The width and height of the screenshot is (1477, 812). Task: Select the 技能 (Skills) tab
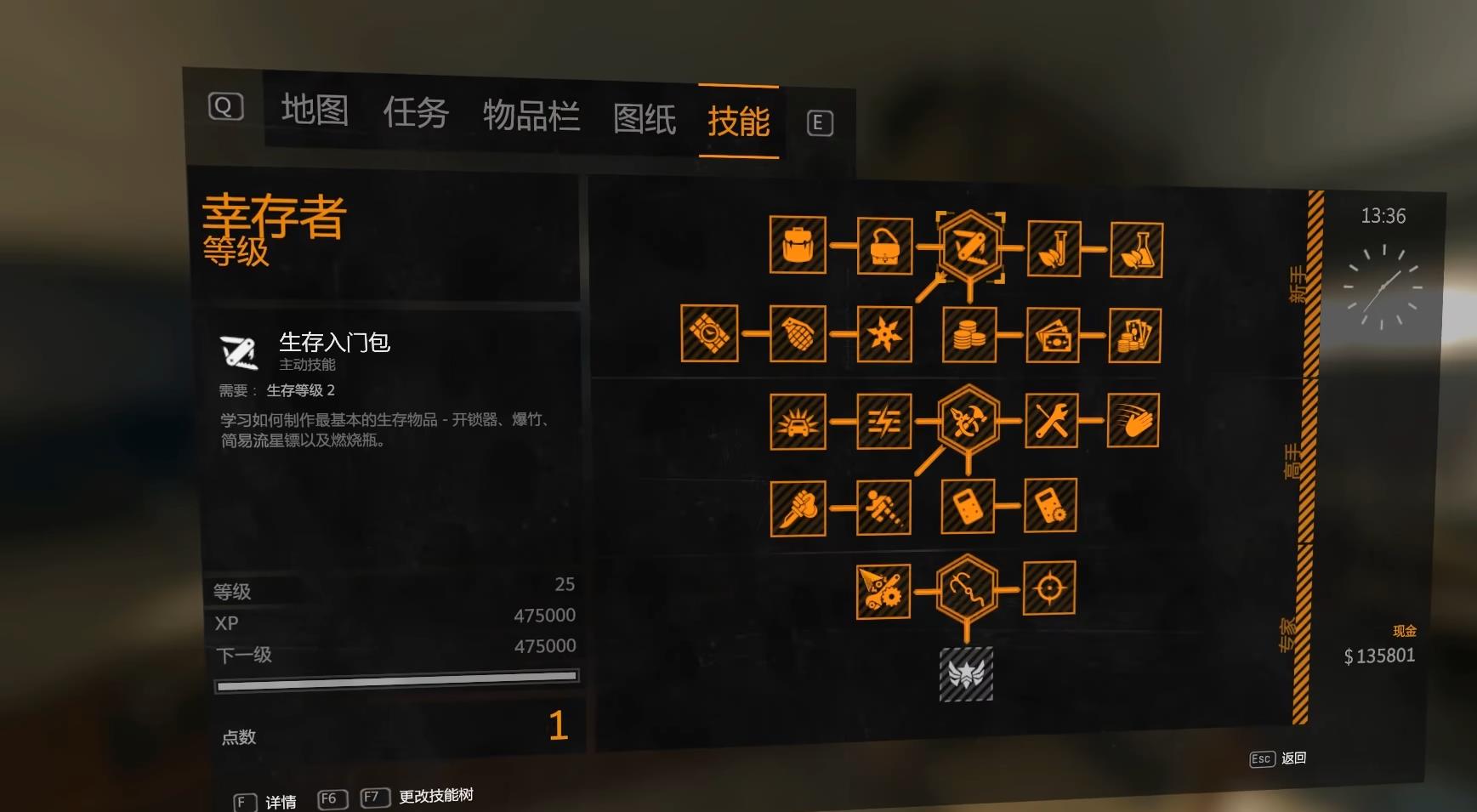point(739,122)
